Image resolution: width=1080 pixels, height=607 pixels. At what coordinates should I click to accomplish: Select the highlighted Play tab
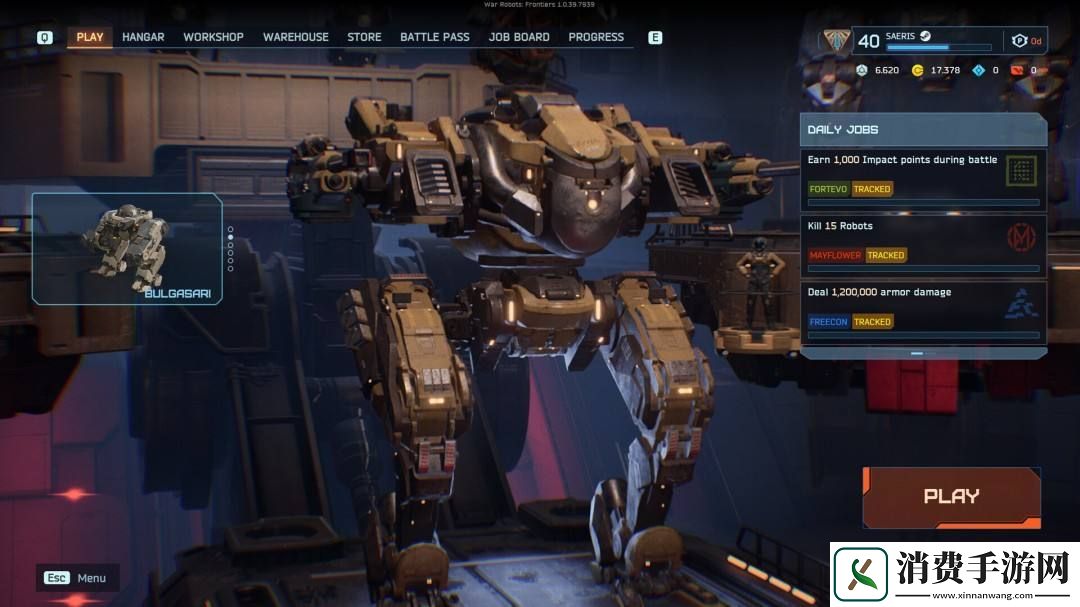tap(90, 37)
